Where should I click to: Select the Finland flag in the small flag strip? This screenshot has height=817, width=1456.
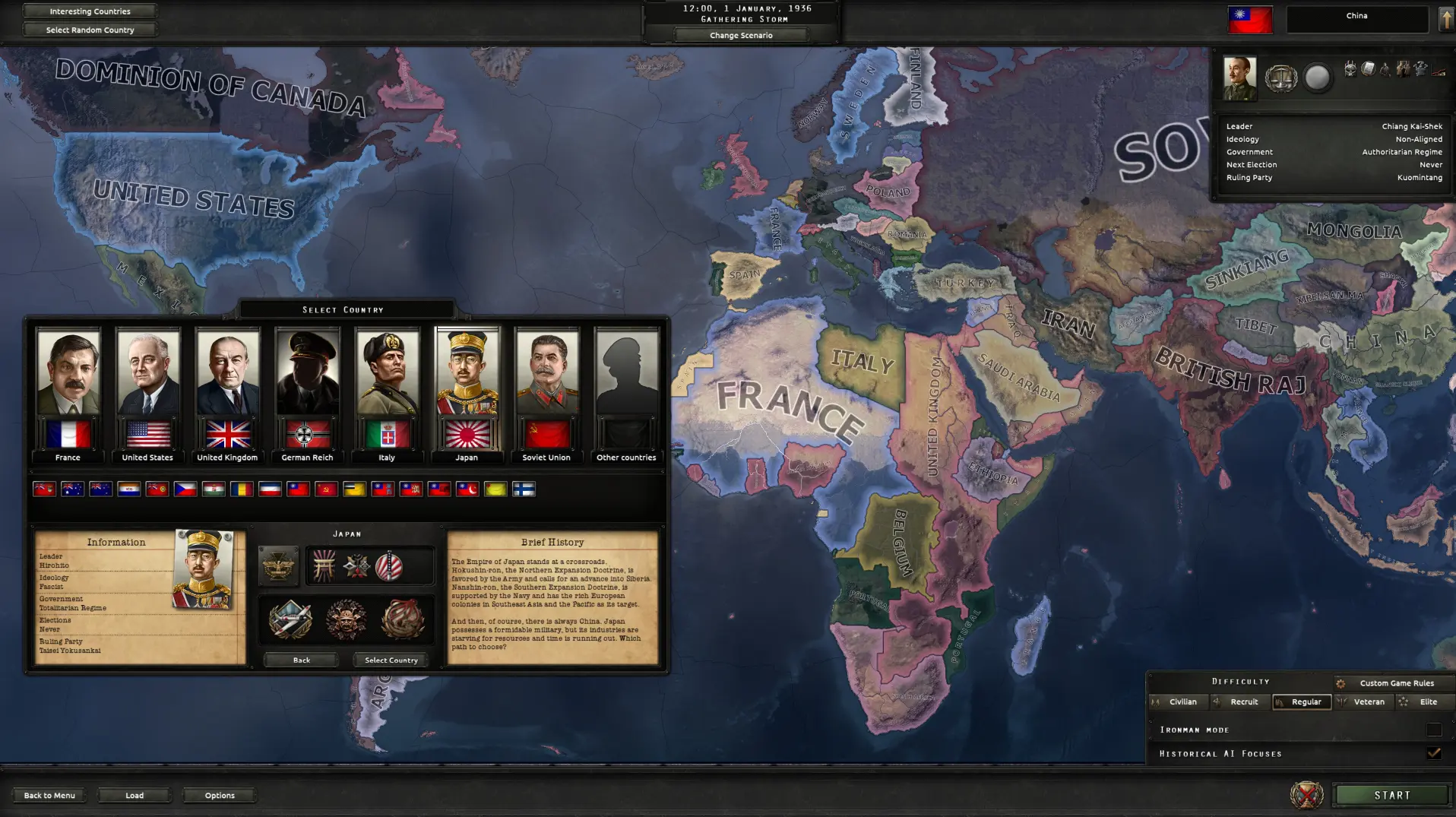coord(524,489)
